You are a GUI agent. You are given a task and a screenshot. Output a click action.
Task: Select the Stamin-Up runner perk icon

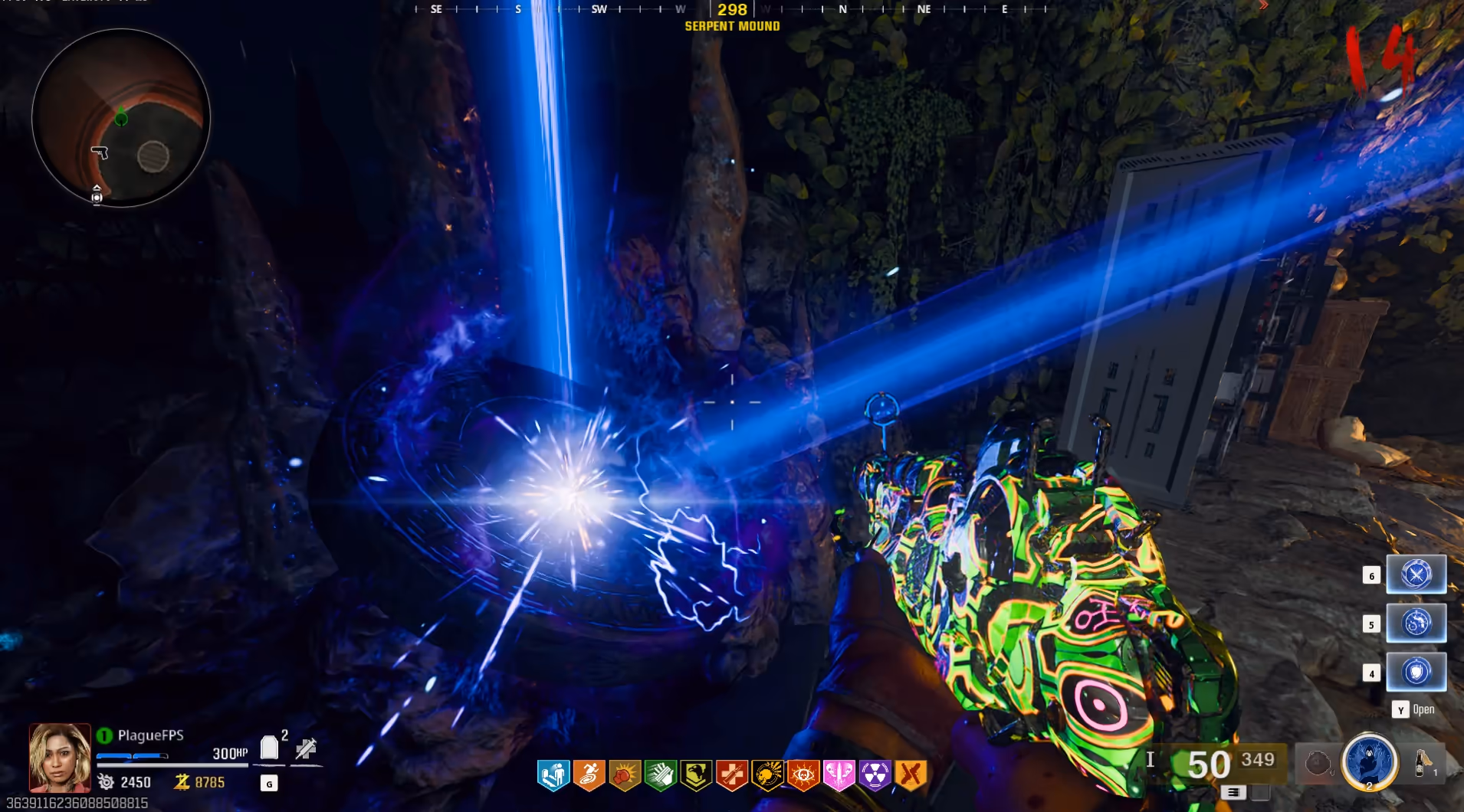click(x=589, y=776)
